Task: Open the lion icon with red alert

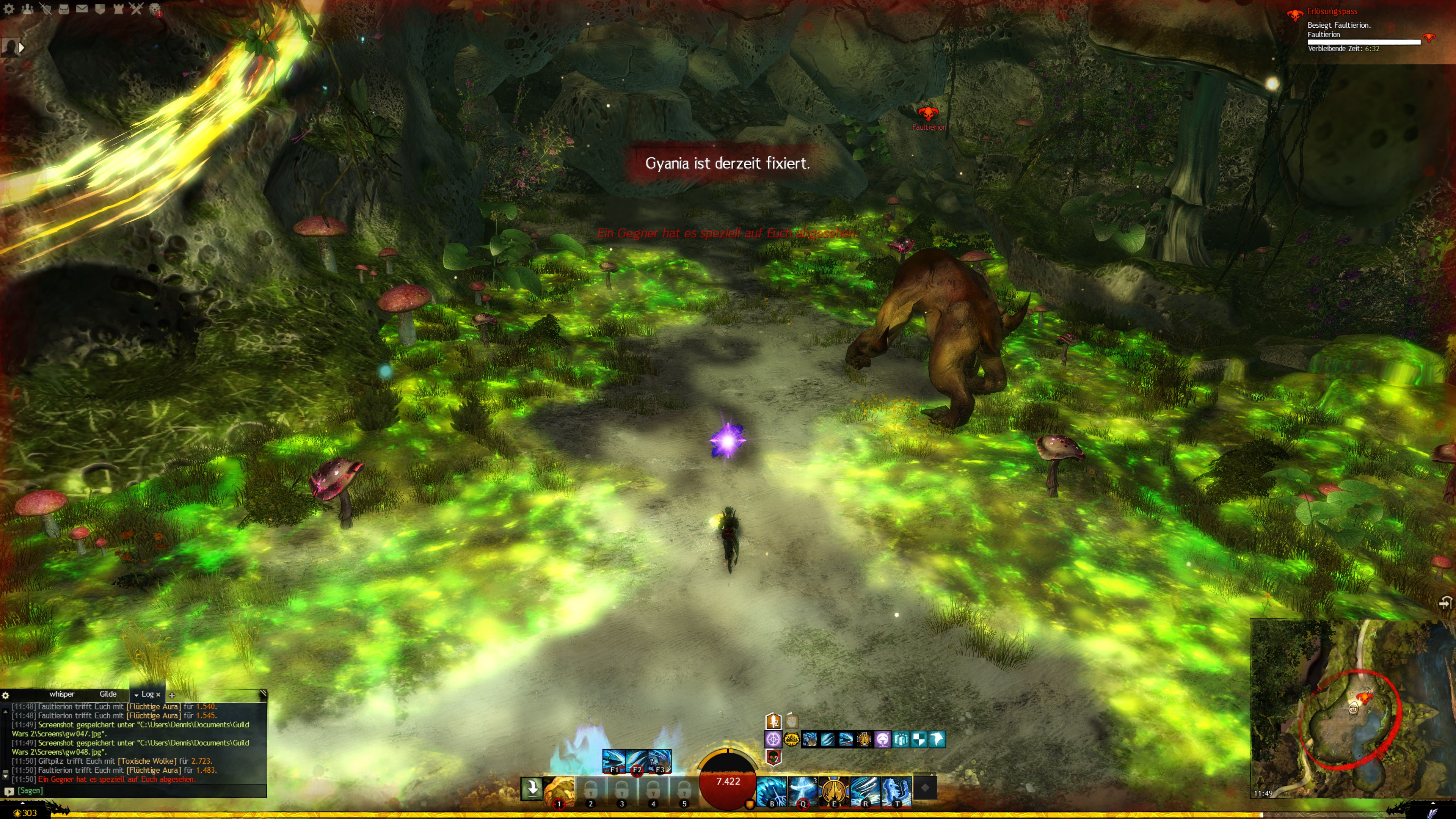Action: (154, 9)
